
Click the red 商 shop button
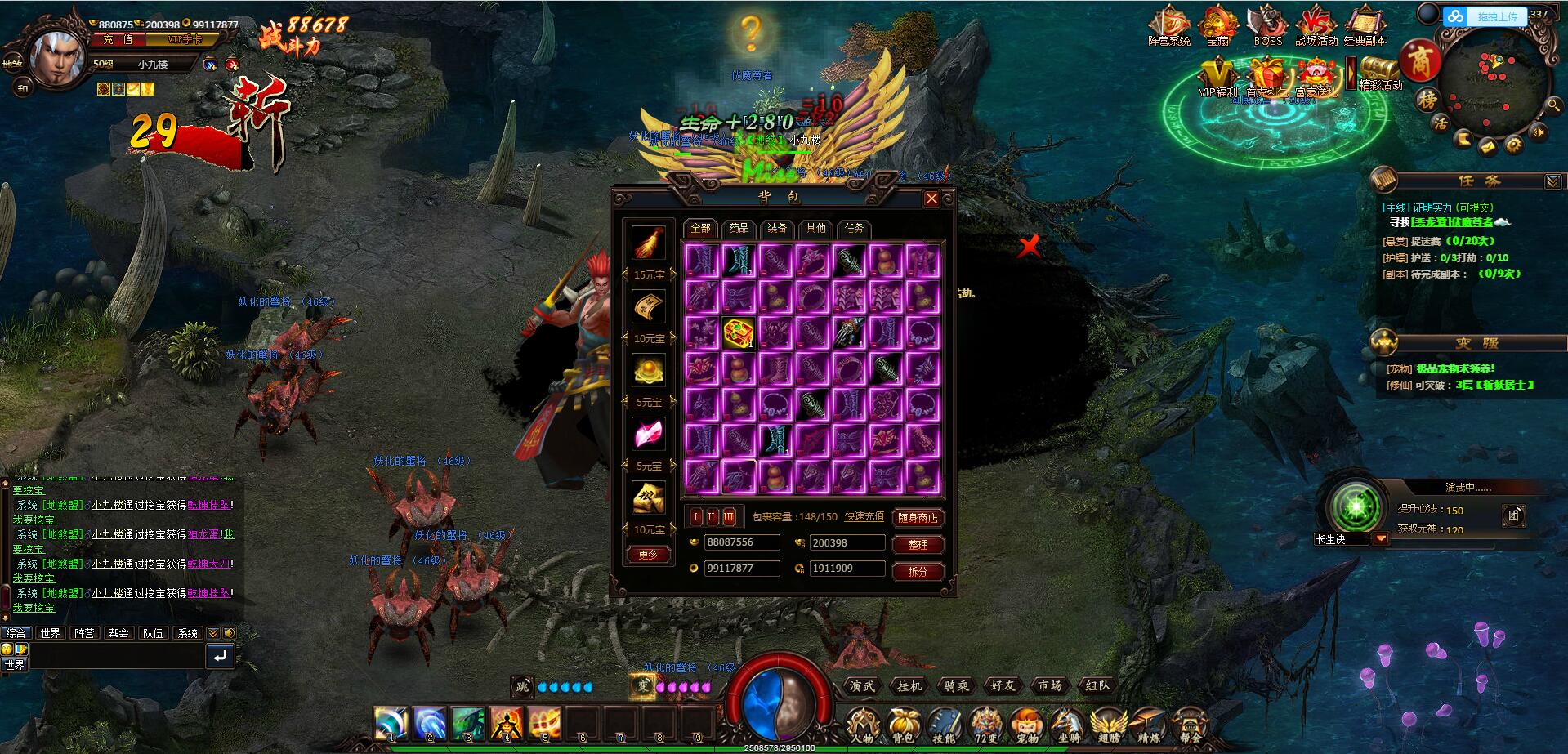(x=1420, y=61)
